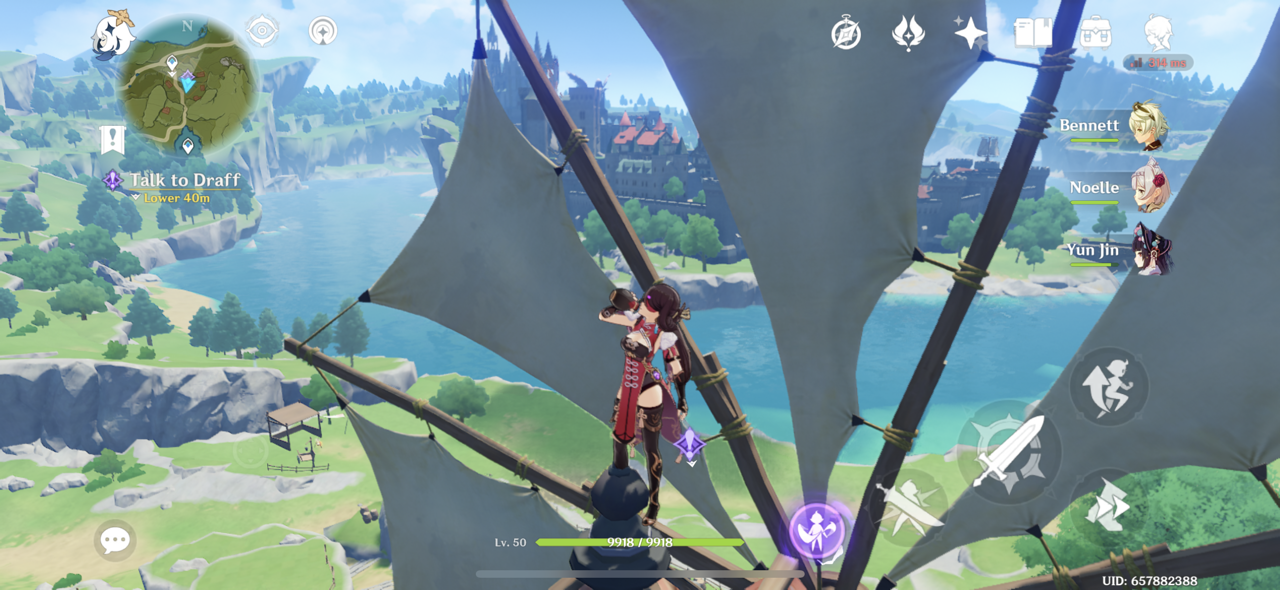Tap the sprint dash button
Viewport: 1280px width, 590px height.
pyautogui.click(x=1108, y=506)
